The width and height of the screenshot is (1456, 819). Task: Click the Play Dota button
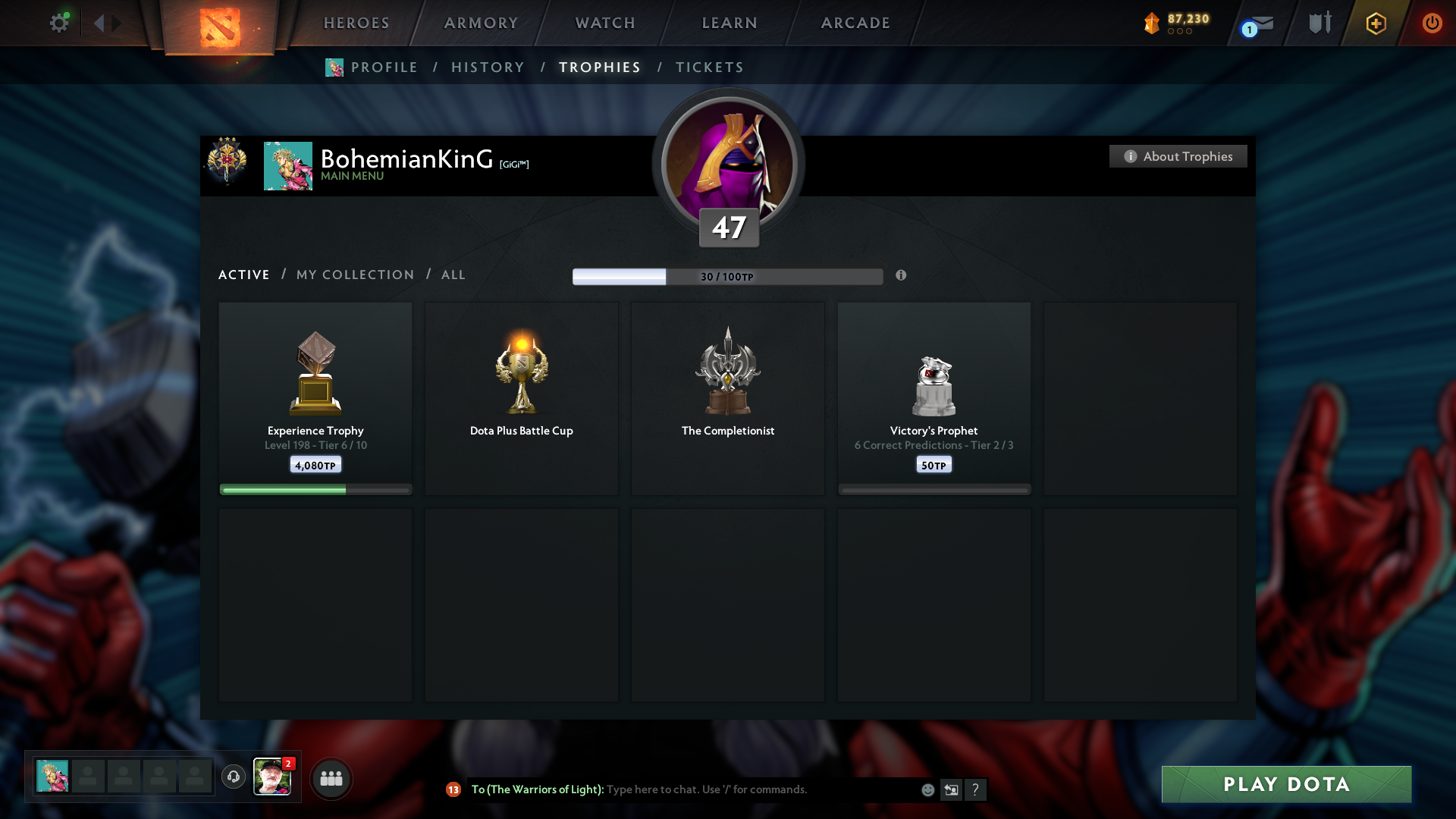[1286, 784]
